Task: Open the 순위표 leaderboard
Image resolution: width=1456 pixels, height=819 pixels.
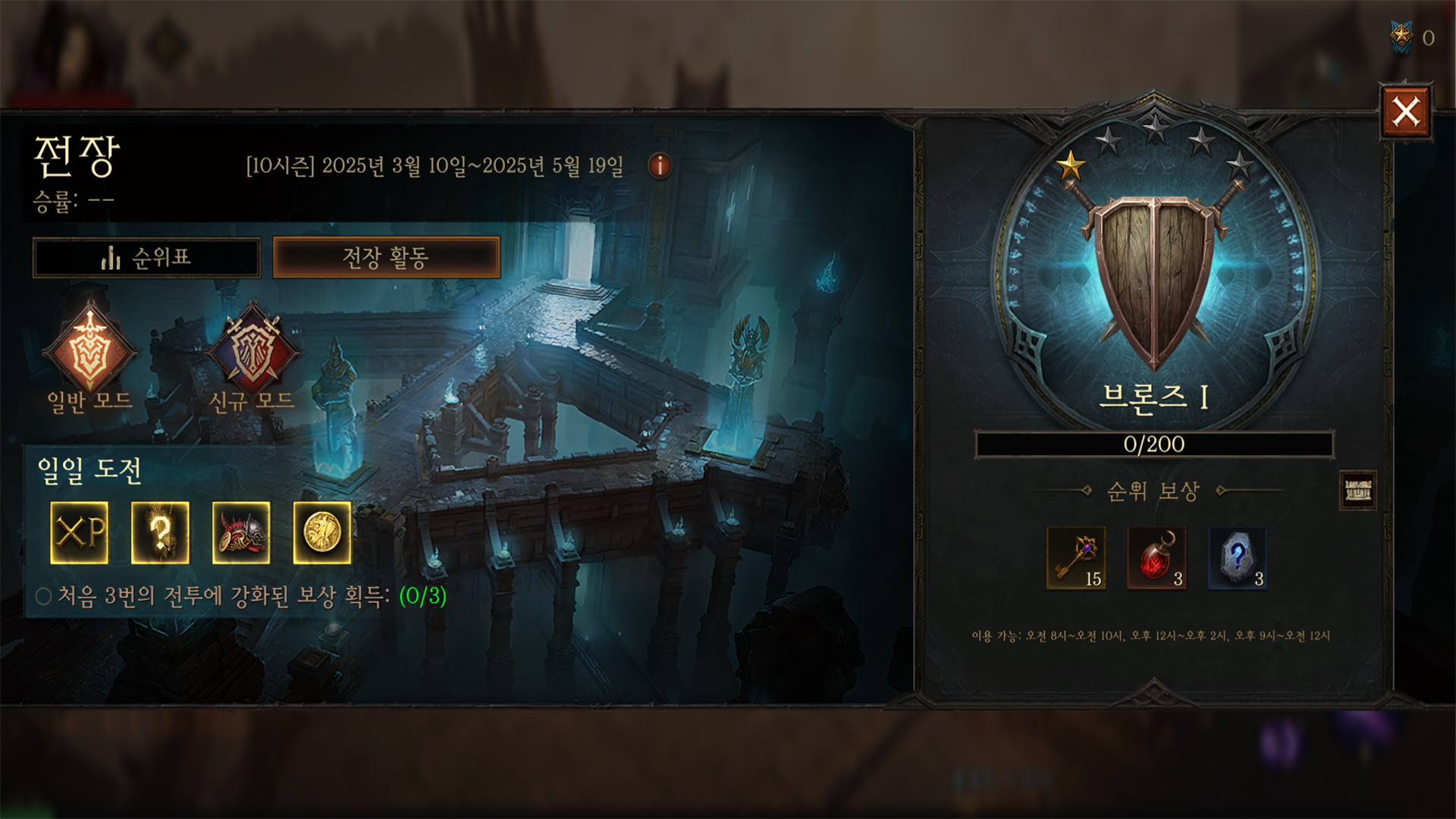Action: pyautogui.click(x=146, y=258)
